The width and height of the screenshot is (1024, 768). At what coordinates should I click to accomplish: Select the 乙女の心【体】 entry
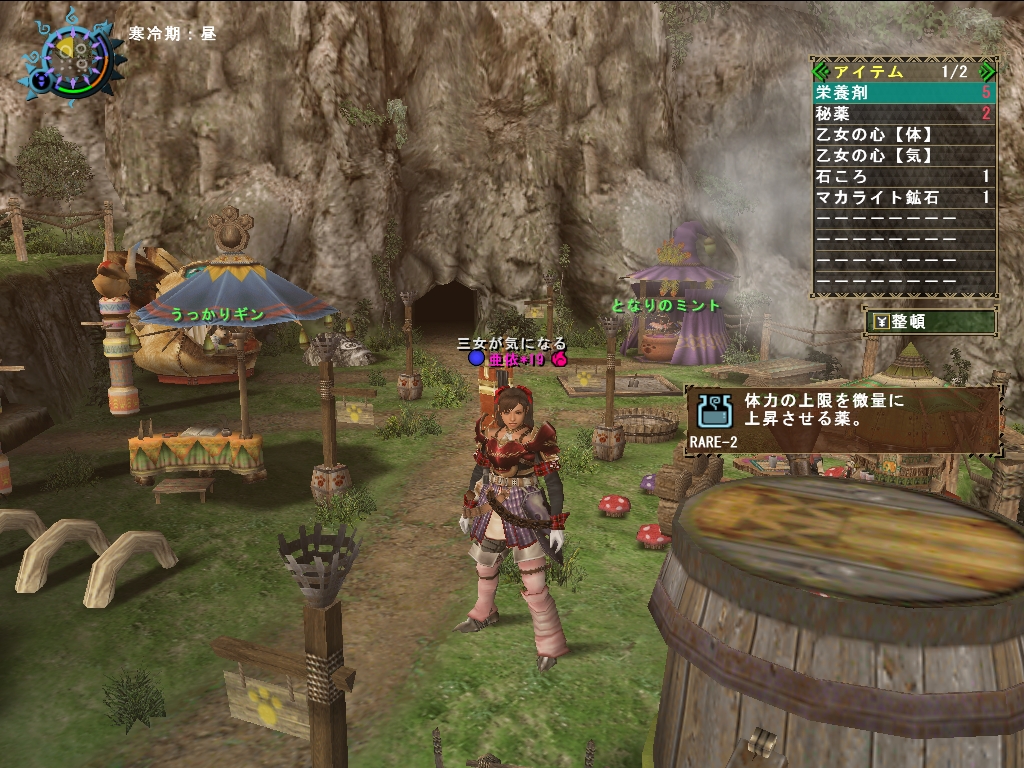pyautogui.click(x=903, y=134)
